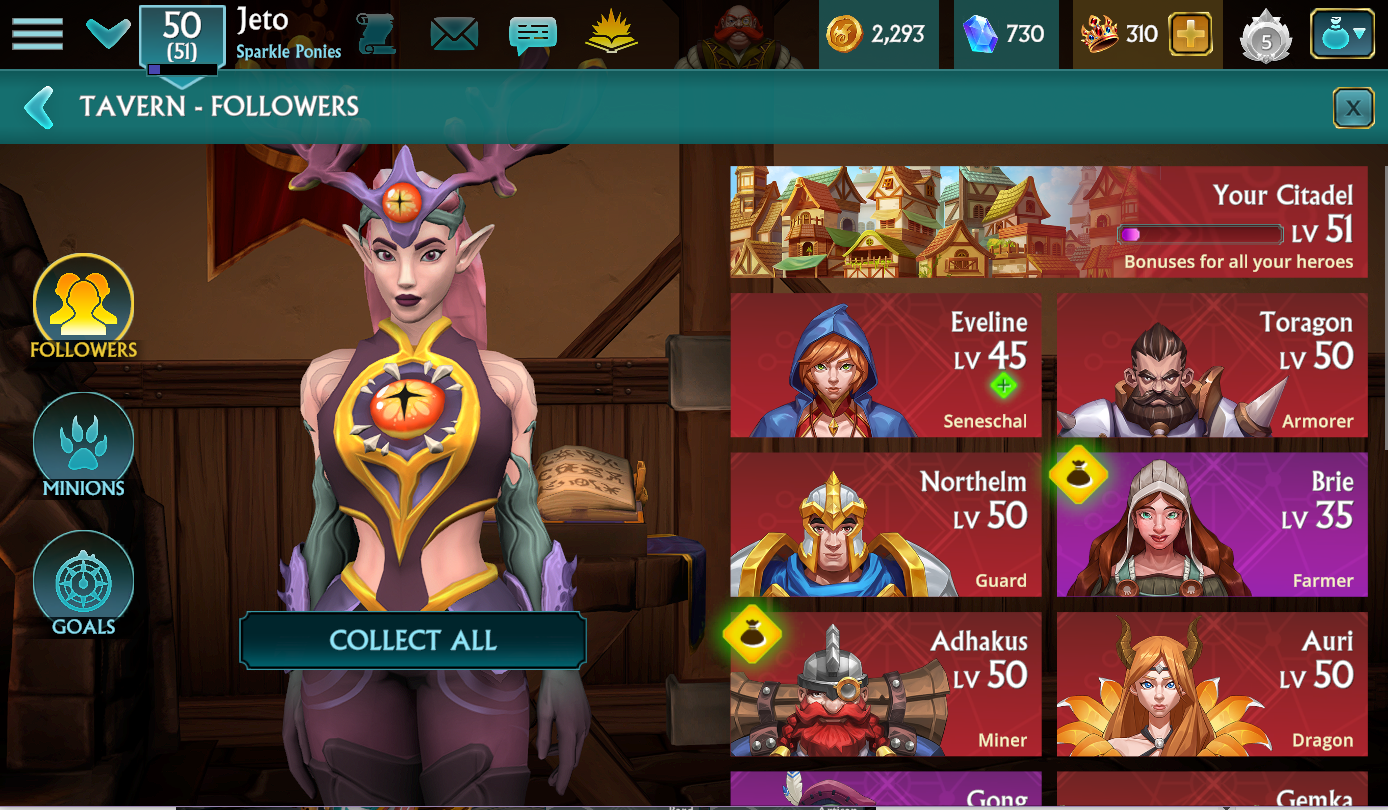Image resolution: width=1388 pixels, height=810 pixels.
Task: Select Eveline the Seneschal card
Action: 886,365
